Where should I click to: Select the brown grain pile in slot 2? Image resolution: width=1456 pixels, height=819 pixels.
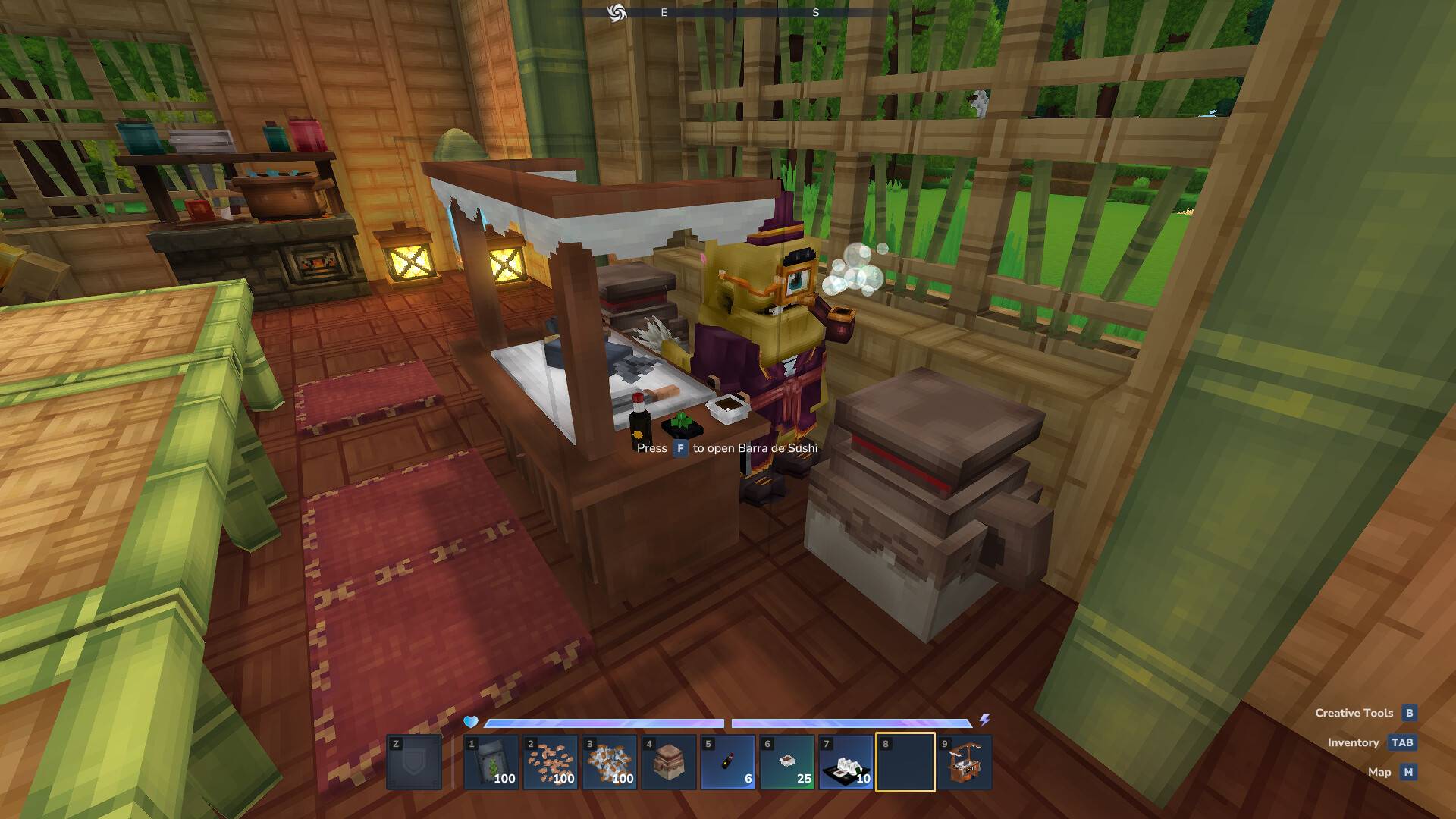tap(551, 762)
